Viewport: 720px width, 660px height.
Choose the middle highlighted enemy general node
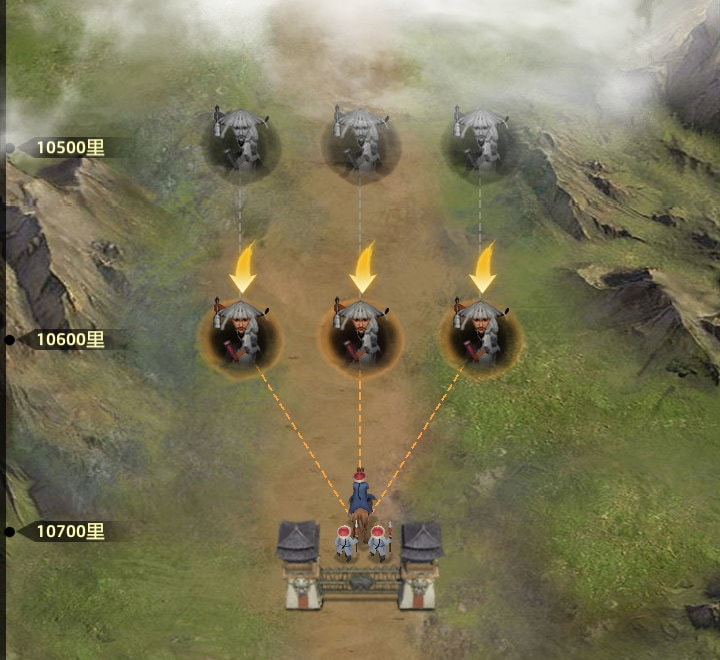pos(360,334)
